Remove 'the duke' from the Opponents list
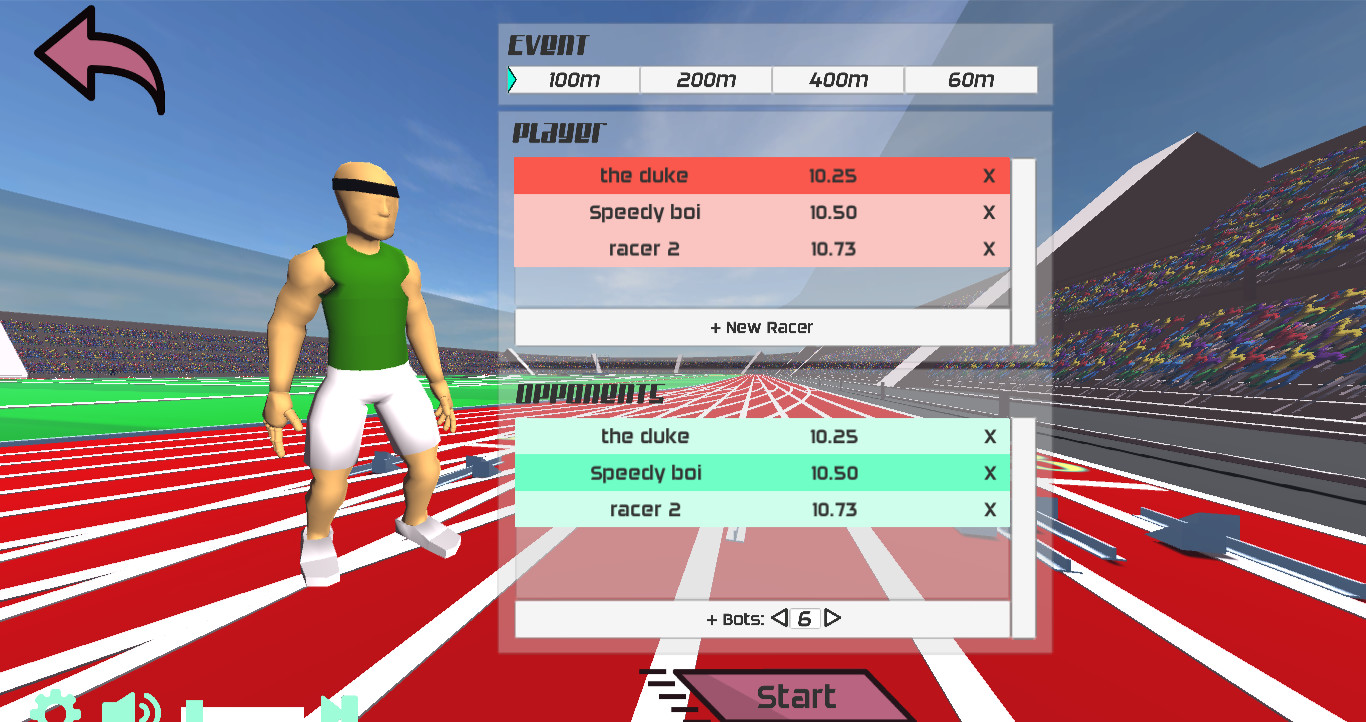The width and height of the screenshot is (1366, 722). pyautogui.click(x=989, y=436)
